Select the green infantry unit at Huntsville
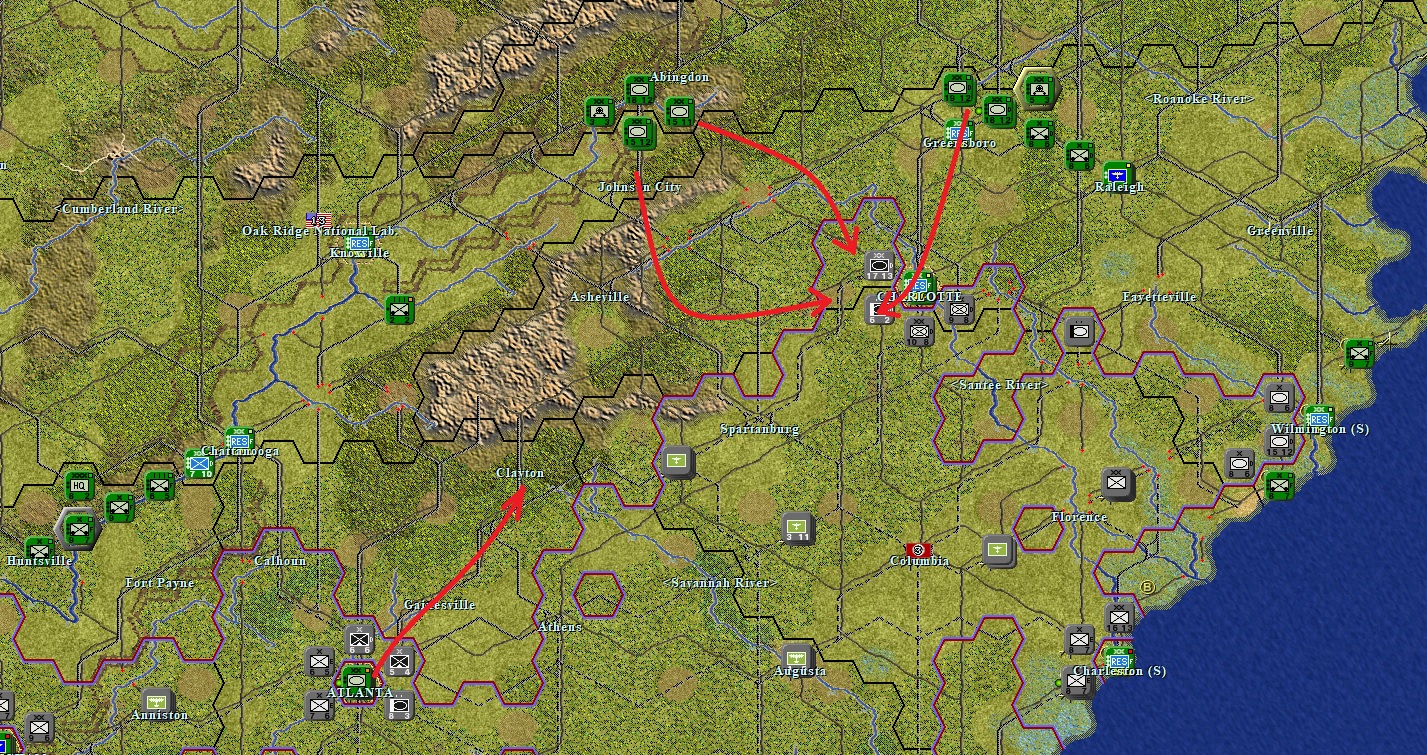 (x=39, y=549)
